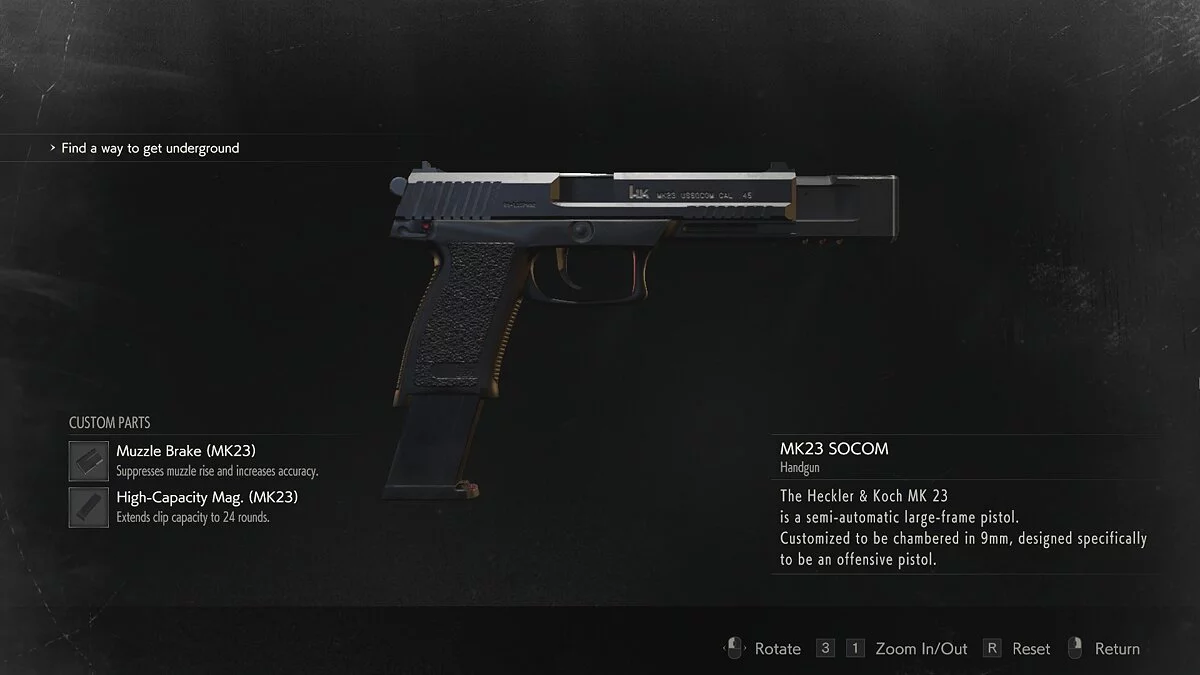Click the 'Find a way to get underground' objective
The height and width of the screenshot is (675, 1200).
pyautogui.click(x=150, y=148)
